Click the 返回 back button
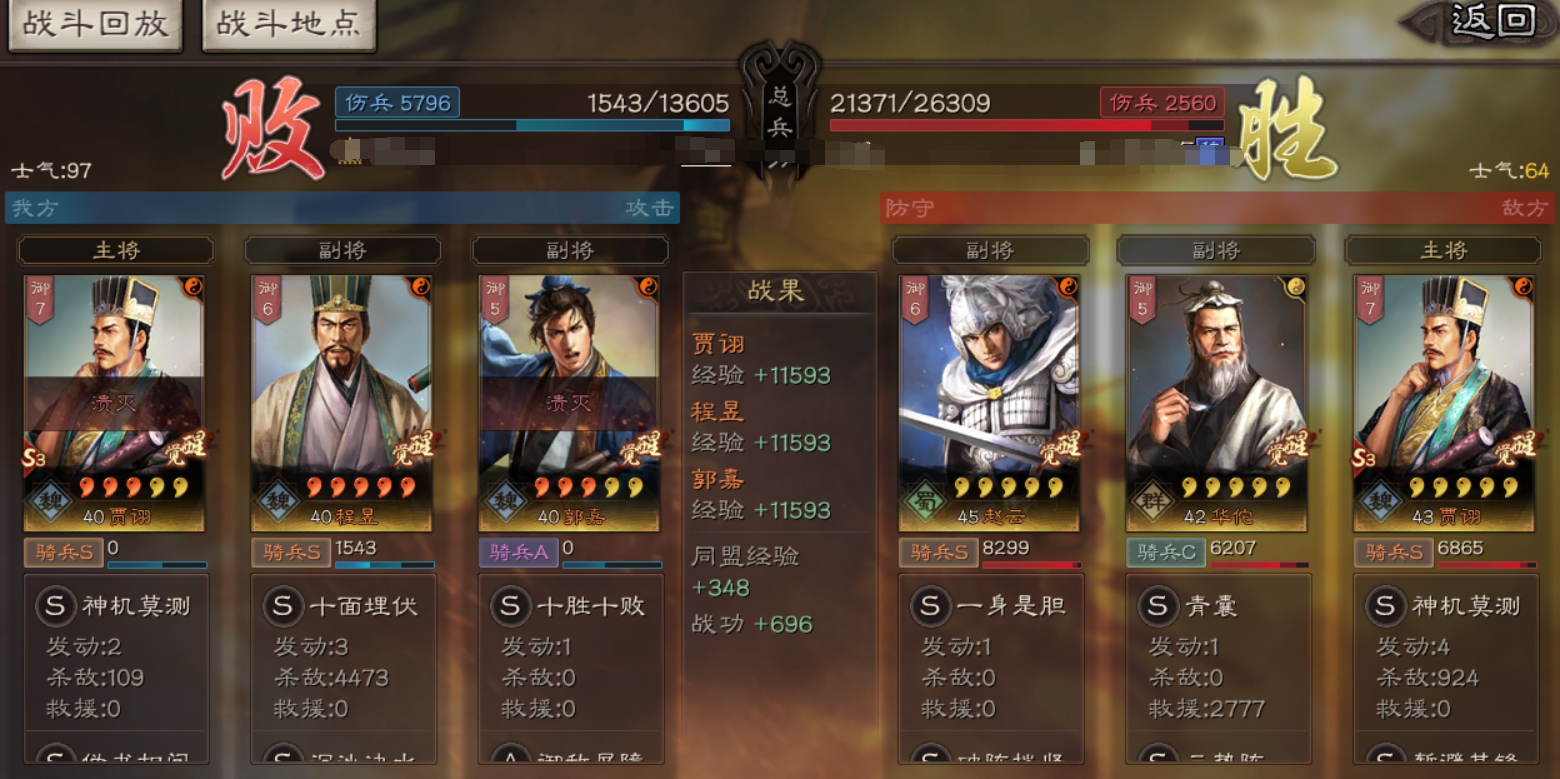Screen dimensions: 1560x779 (x=1492, y=20)
